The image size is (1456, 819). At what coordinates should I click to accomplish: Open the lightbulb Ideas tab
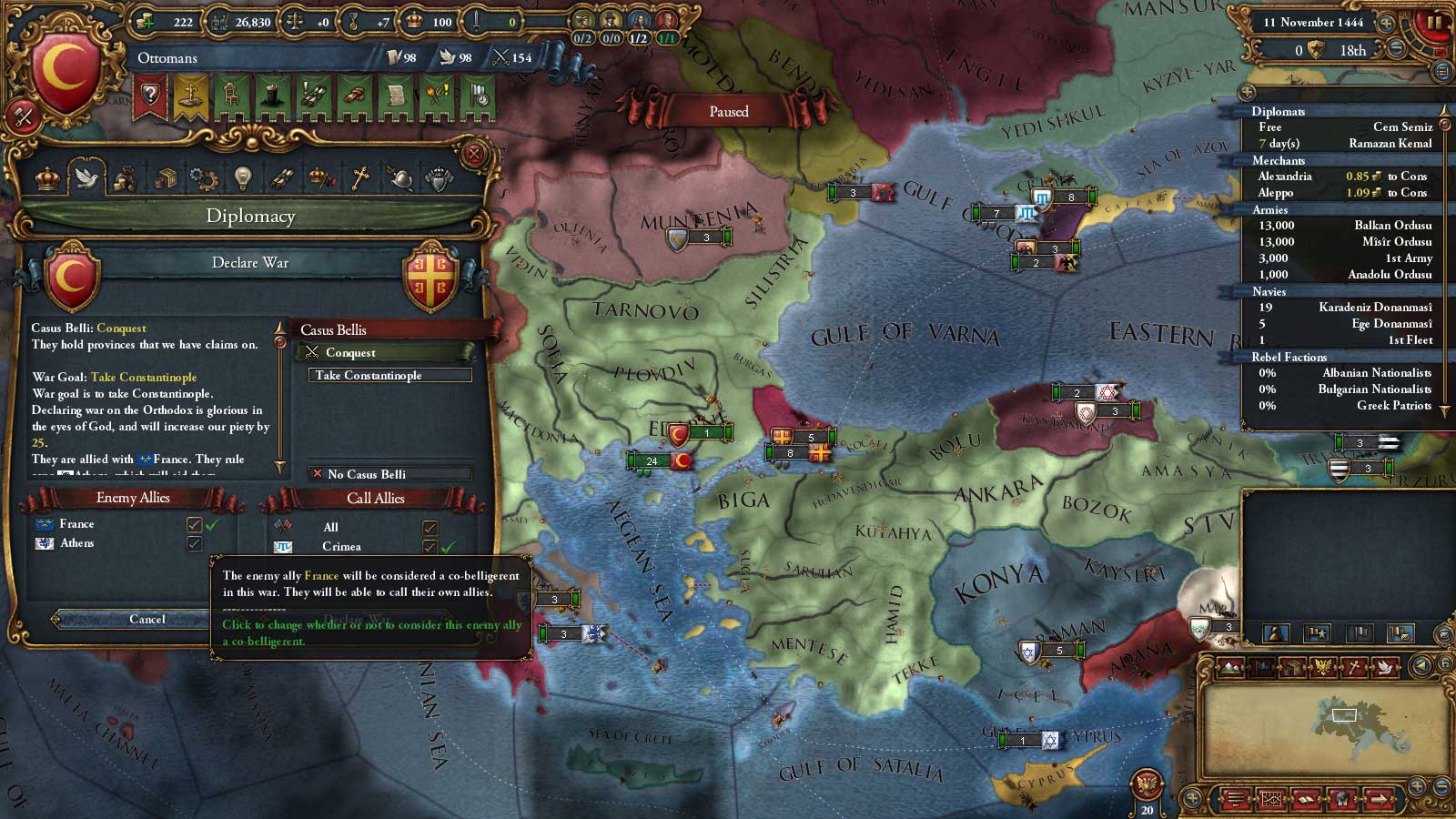[242, 178]
